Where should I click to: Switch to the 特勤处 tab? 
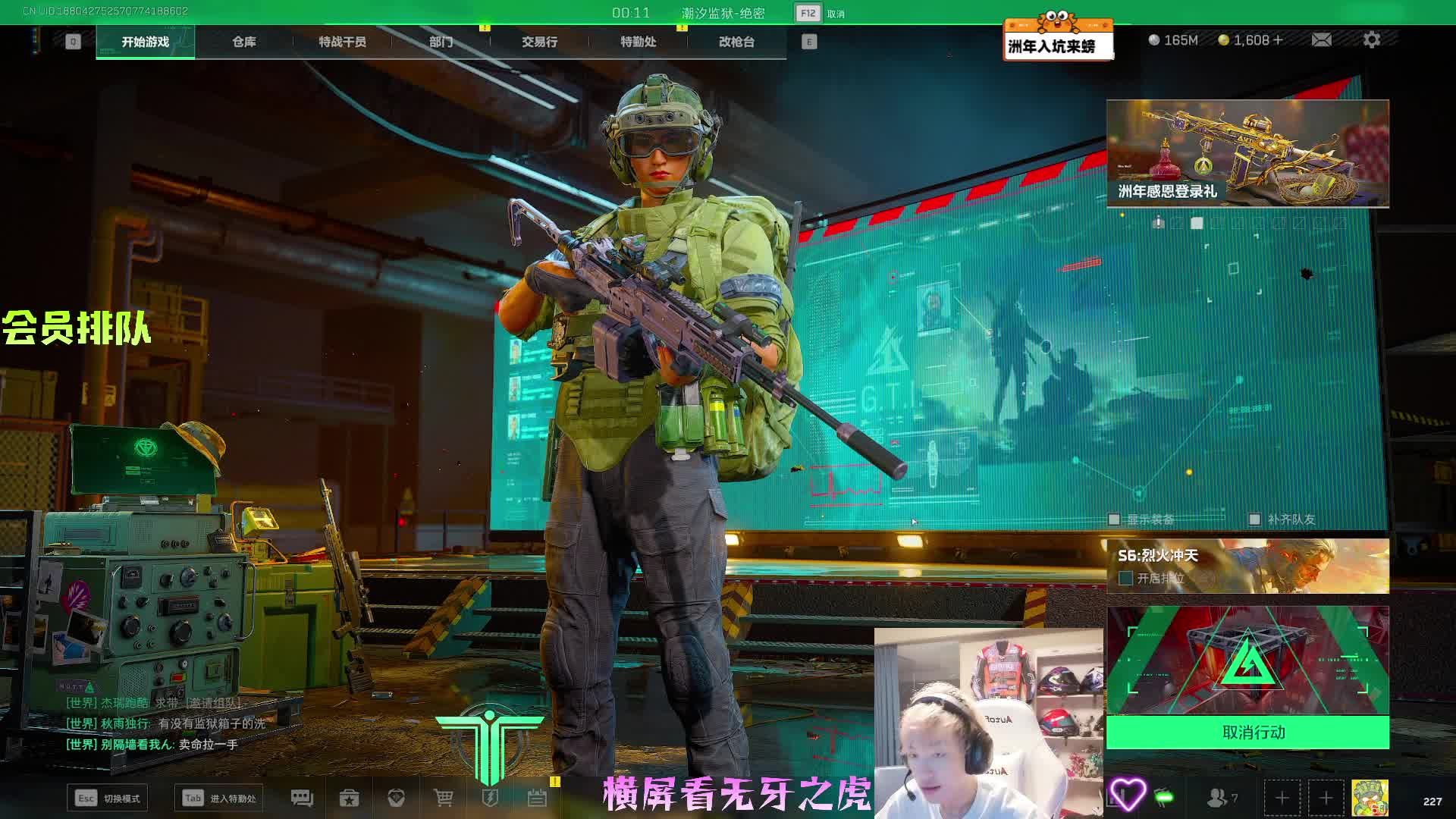click(x=638, y=42)
